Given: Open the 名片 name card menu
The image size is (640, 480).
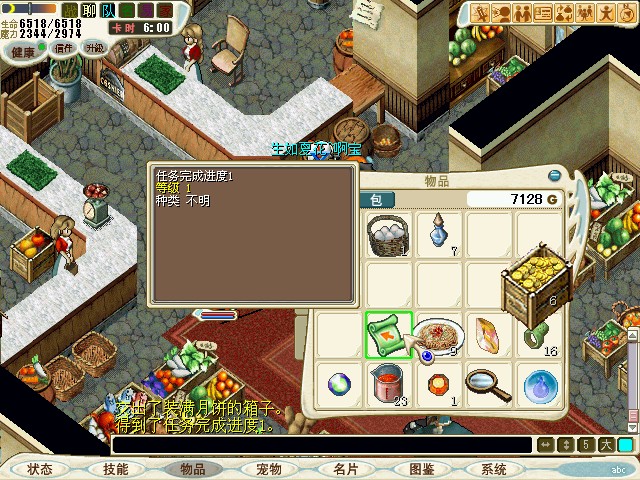Looking at the screenshot, I should pos(345,468).
